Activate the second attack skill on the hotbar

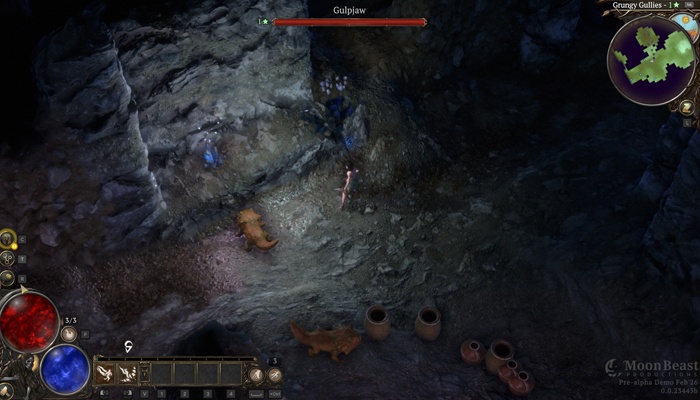click(x=127, y=373)
